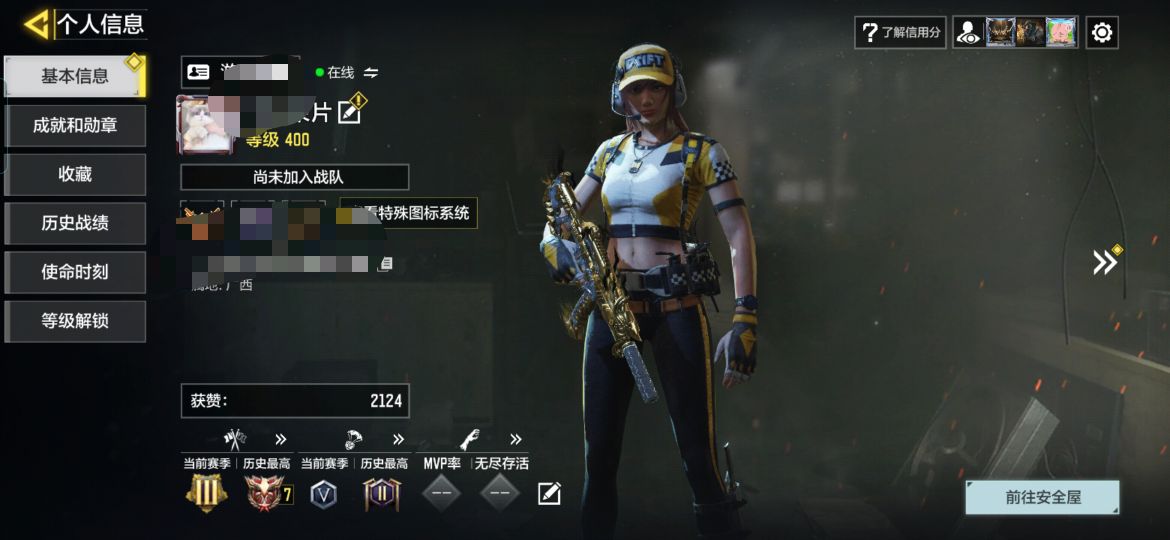The height and width of the screenshot is (540, 1170).
Task: Open the 特殊图标系统 button
Action: click(x=408, y=213)
